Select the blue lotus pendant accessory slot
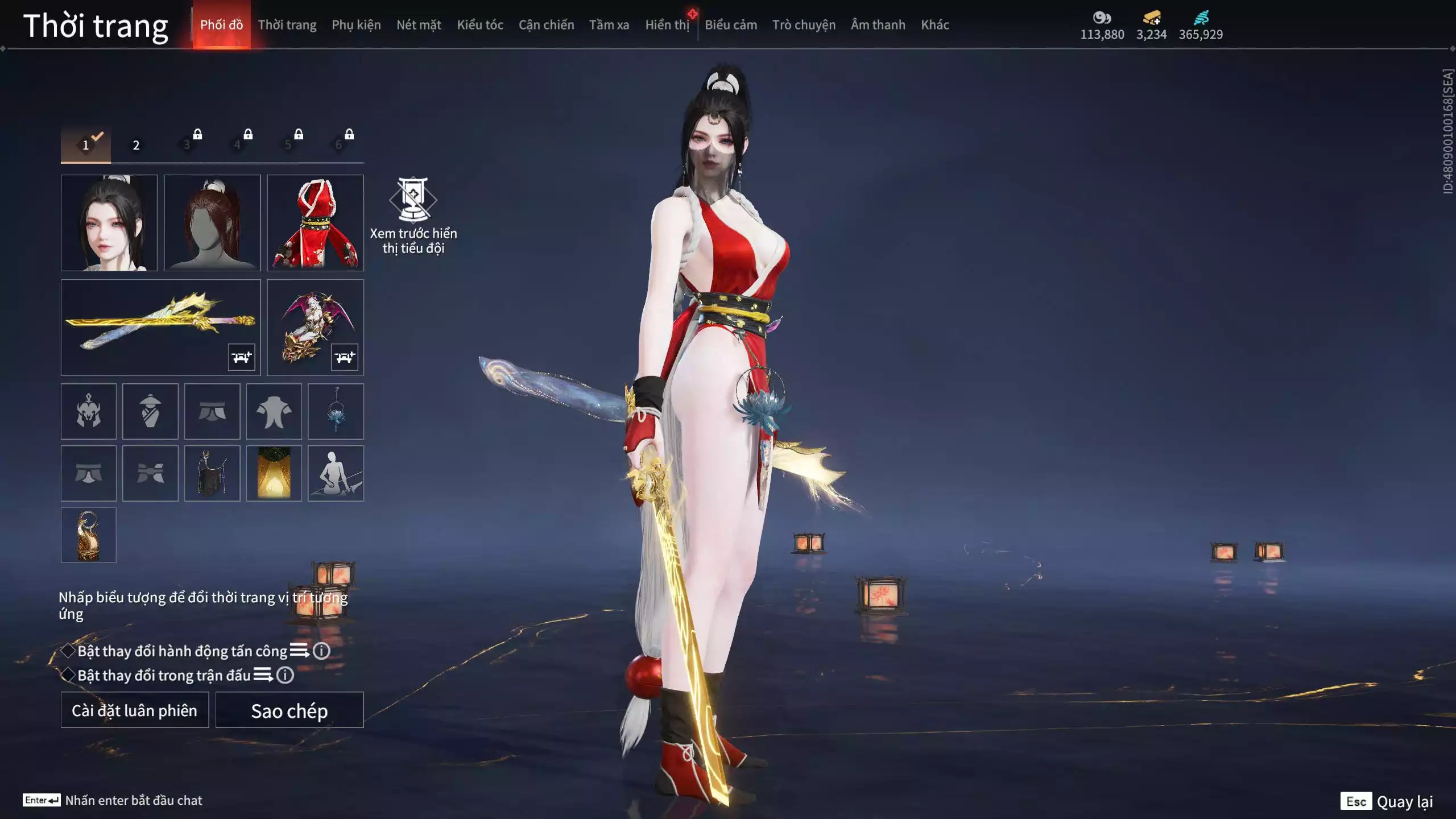Screen dimensions: 1456x819 pyautogui.click(x=336, y=411)
